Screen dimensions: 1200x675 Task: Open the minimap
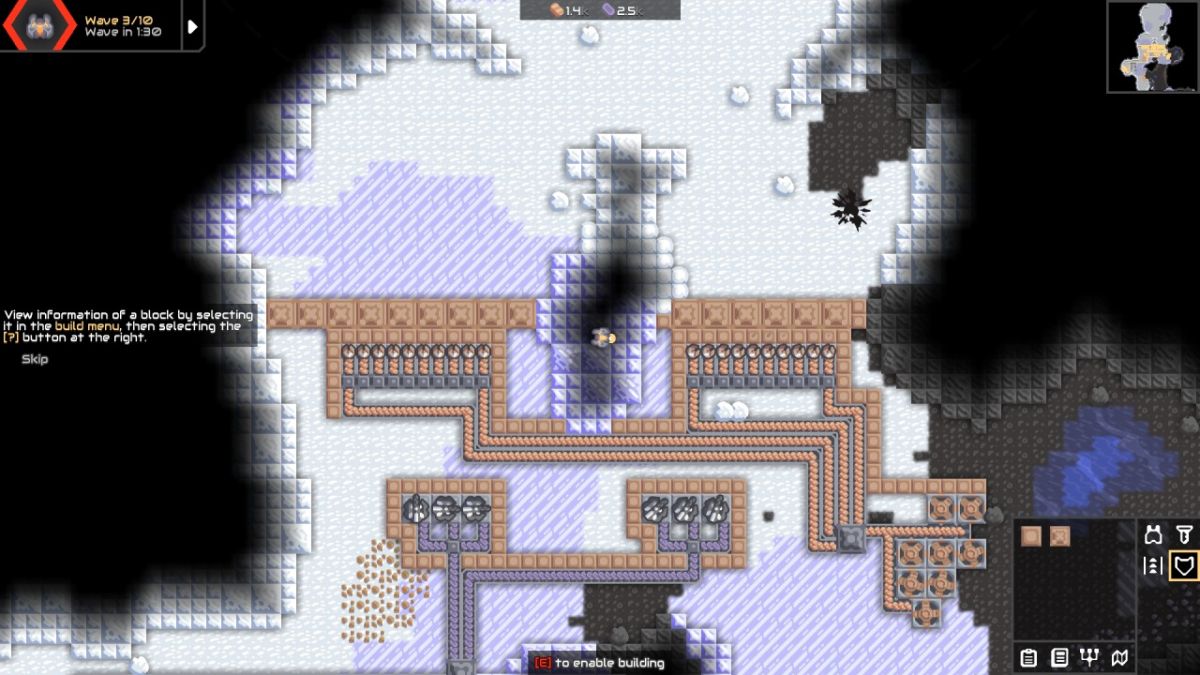pyautogui.click(x=1152, y=46)
